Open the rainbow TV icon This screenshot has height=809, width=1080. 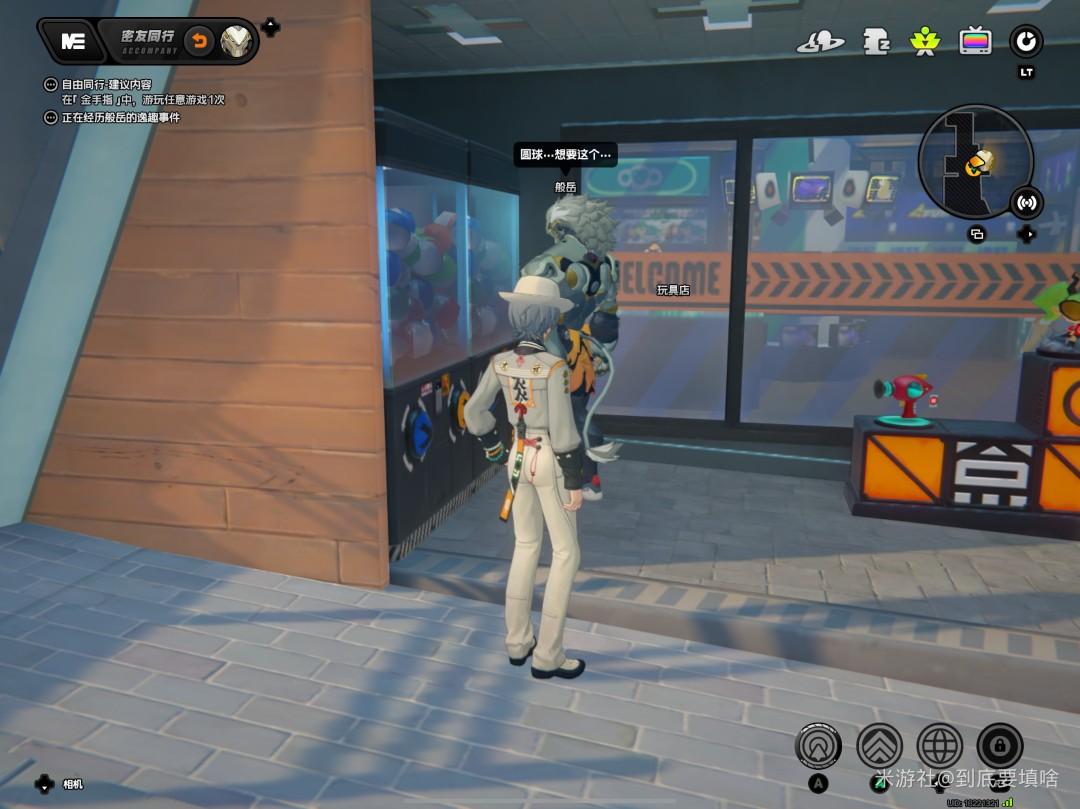point(975,42)
